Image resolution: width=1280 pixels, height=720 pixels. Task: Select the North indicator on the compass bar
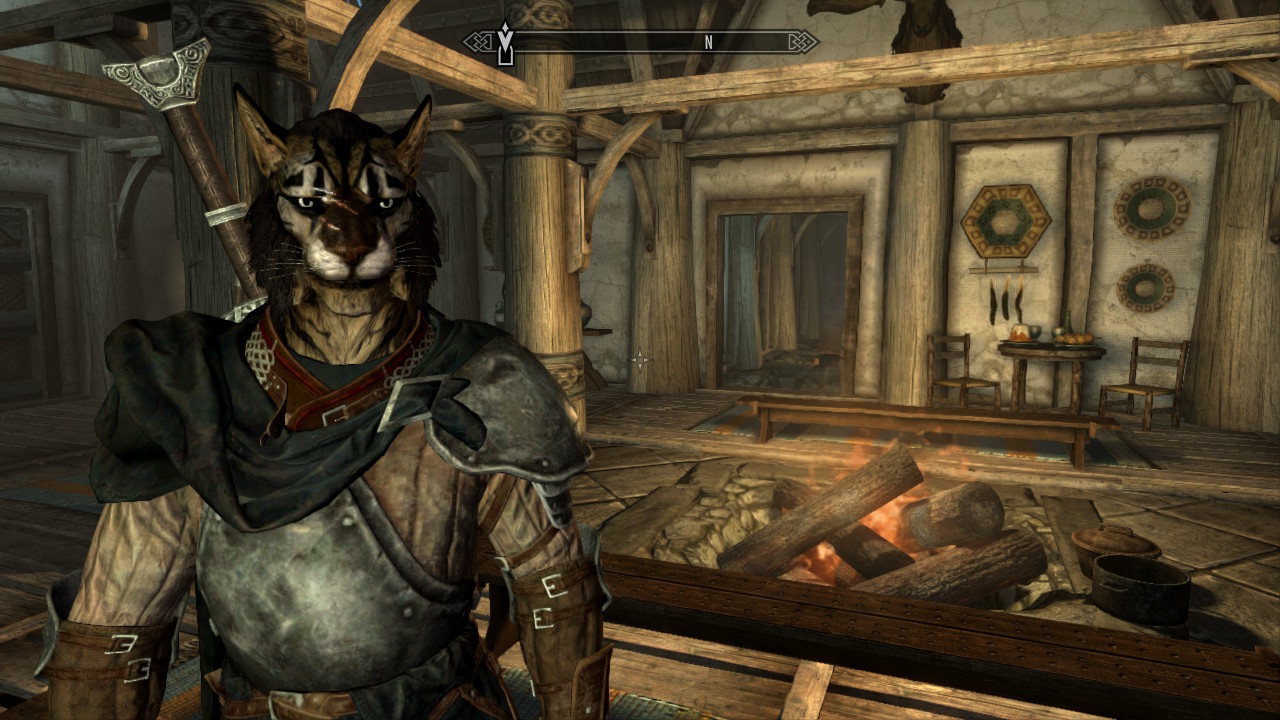pos(708,42)
